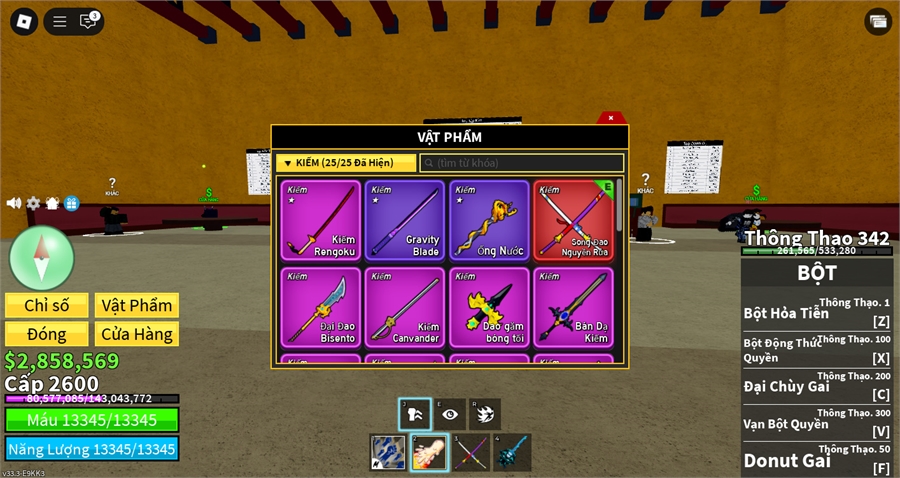The height and width of the screenshot is (478, 900).
Task: Choose the Kiếm Canvander sword
Action: pos(404,307)
